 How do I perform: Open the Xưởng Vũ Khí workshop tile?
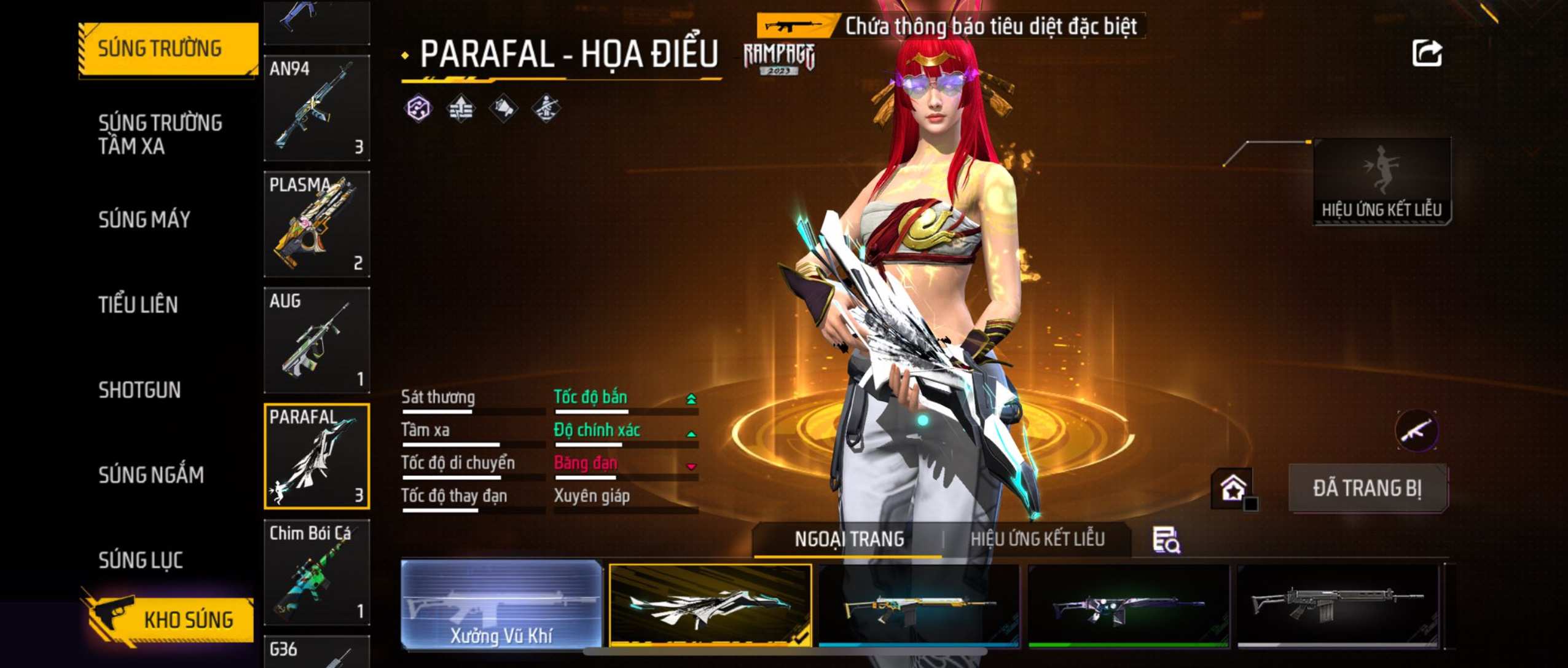point(501,605)
